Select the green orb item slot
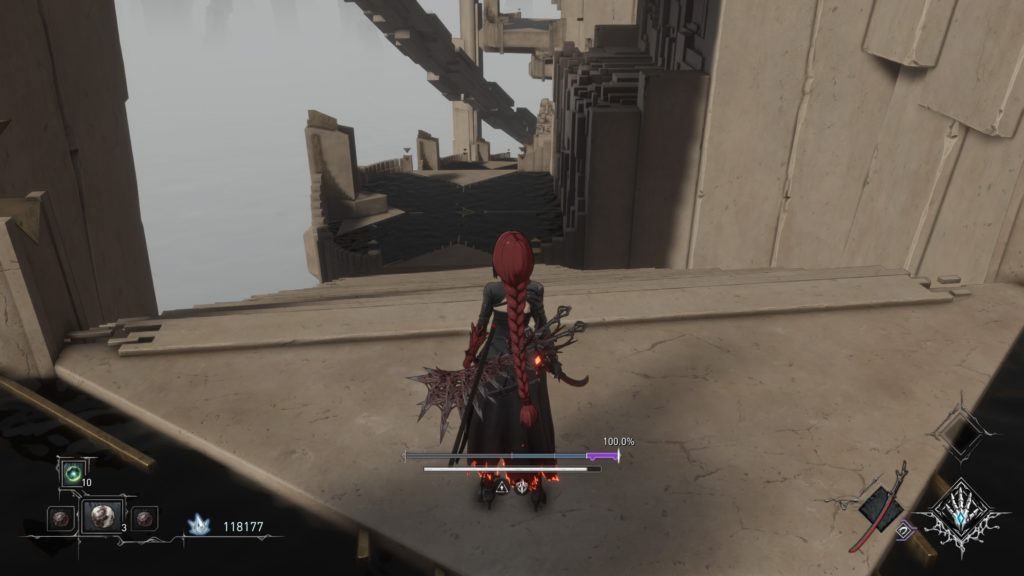The height and width of the screenshot is (576, 1024). coord(72,474)
